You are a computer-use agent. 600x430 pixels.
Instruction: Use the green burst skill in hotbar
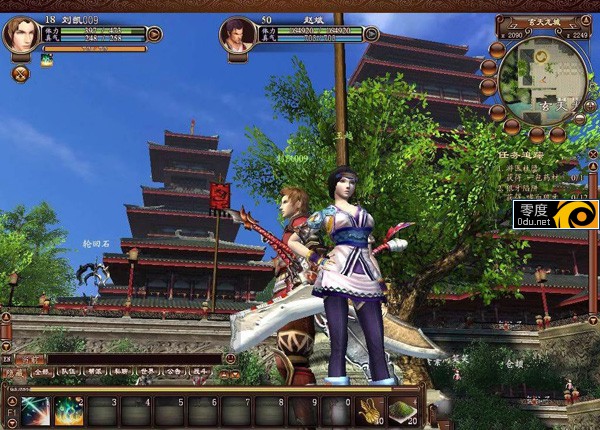[x=69, y=410]
